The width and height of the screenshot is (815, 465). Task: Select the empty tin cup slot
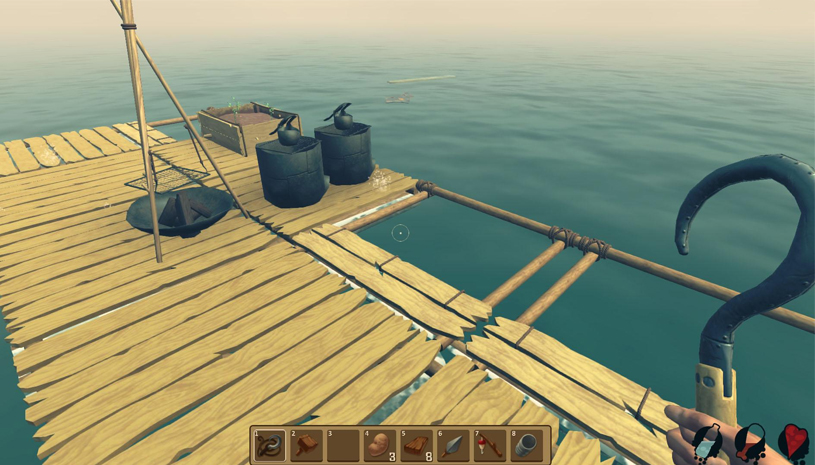[528, 445]
